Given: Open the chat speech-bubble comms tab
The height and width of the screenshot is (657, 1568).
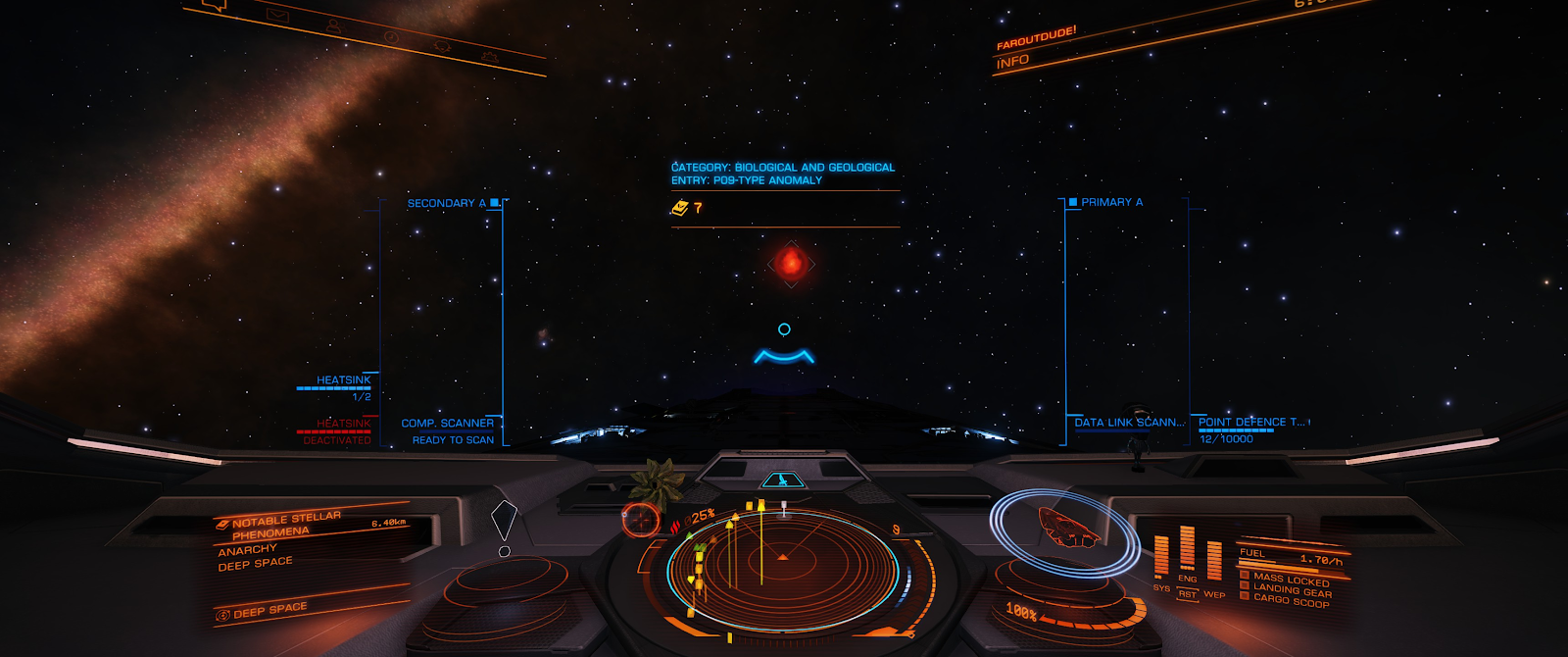Looking at the screenshot, I should [215, 5].
